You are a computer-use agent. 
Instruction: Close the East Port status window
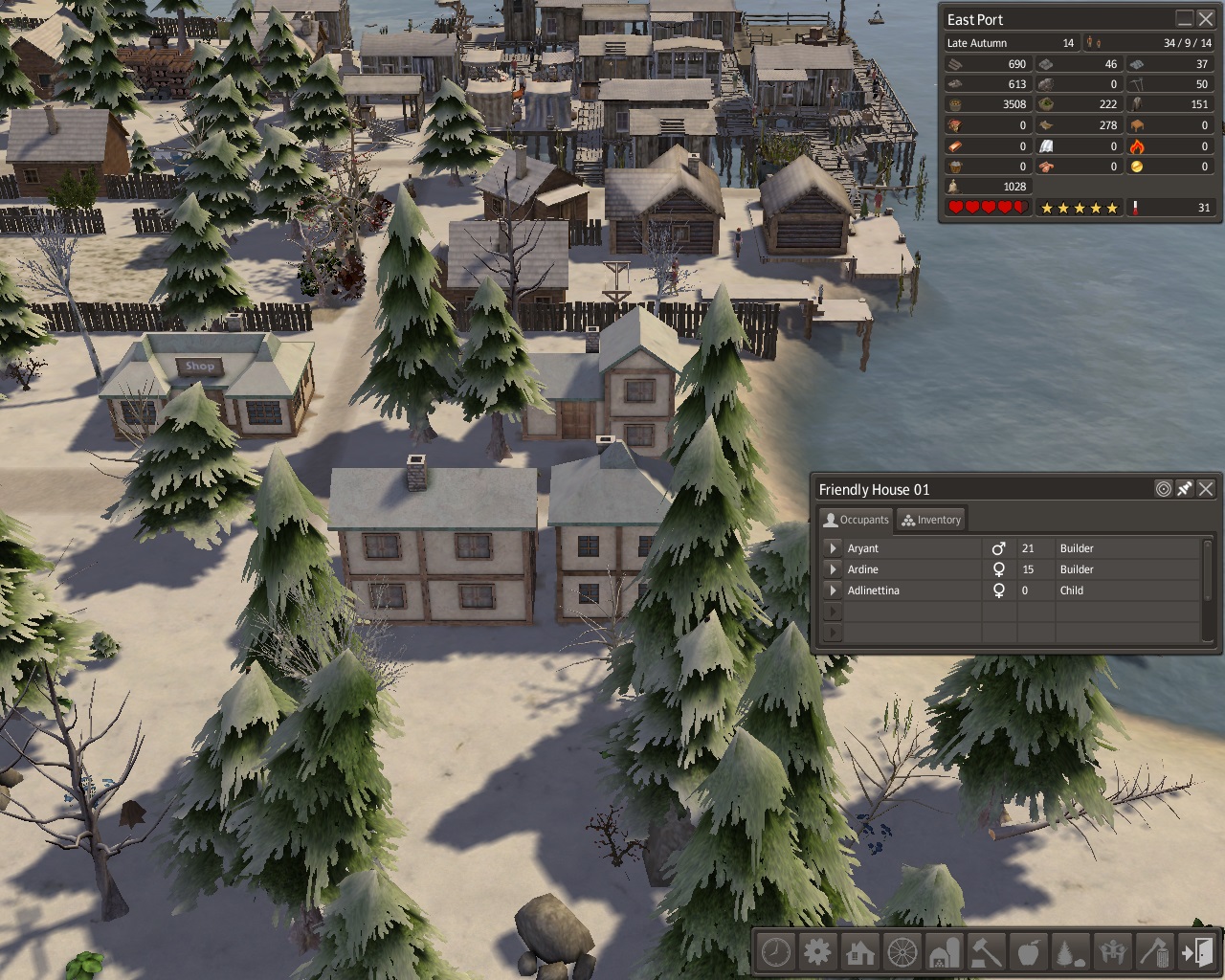pos(1206,19)
